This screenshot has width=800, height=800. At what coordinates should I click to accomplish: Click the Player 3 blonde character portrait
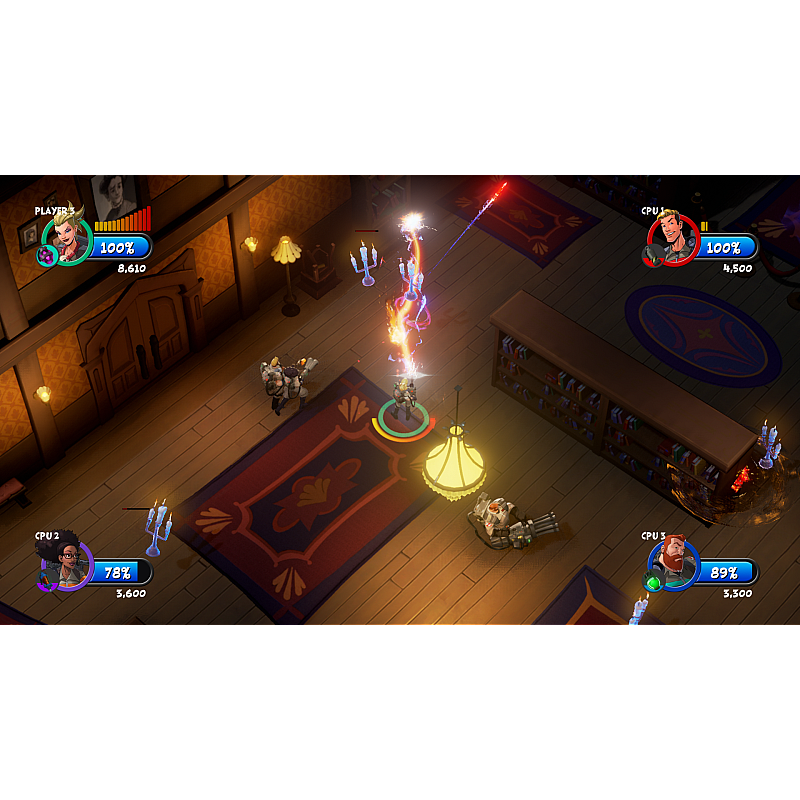tap(69, 238)
